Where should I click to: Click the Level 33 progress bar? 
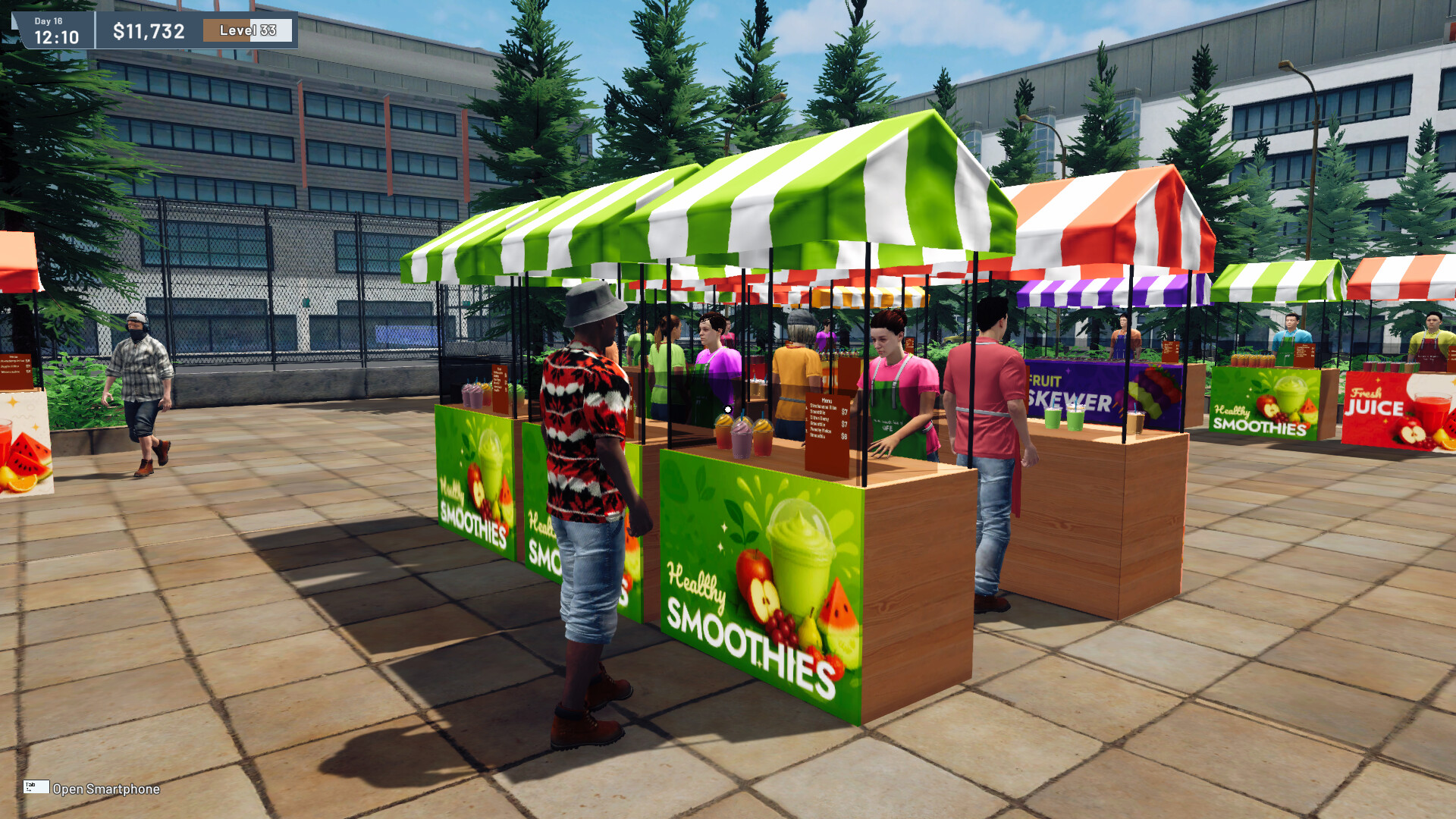[246, 31]
